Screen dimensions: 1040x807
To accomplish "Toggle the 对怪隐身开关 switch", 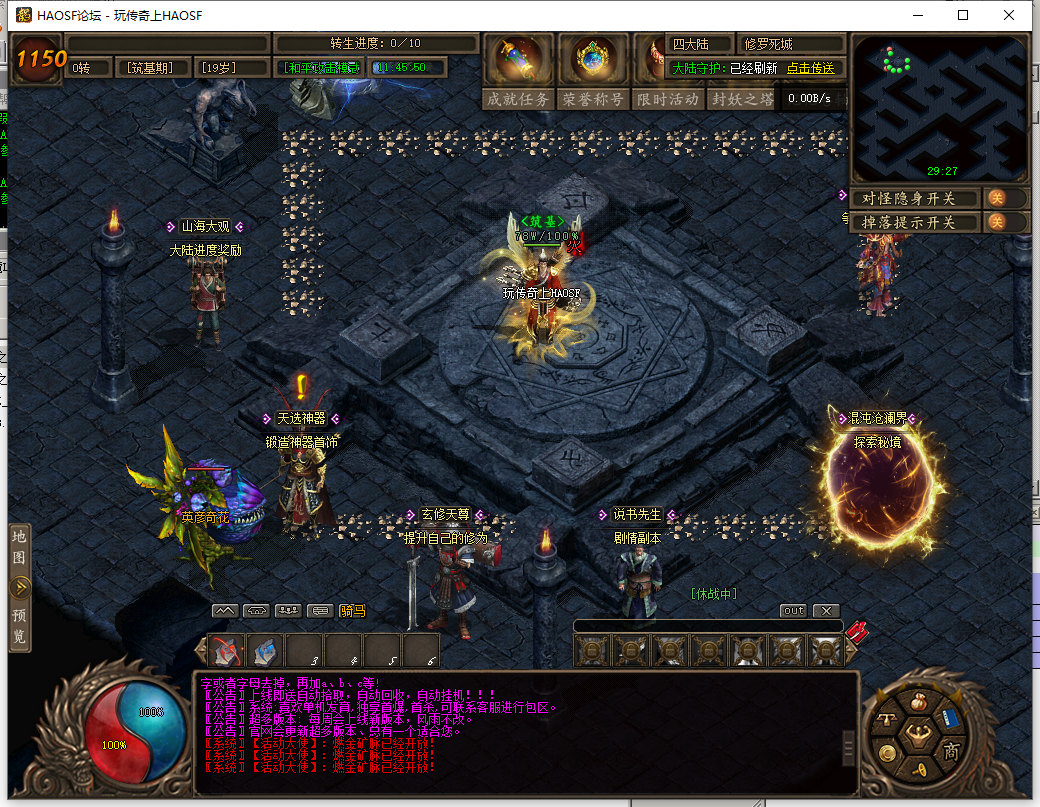I will [996, 198].
